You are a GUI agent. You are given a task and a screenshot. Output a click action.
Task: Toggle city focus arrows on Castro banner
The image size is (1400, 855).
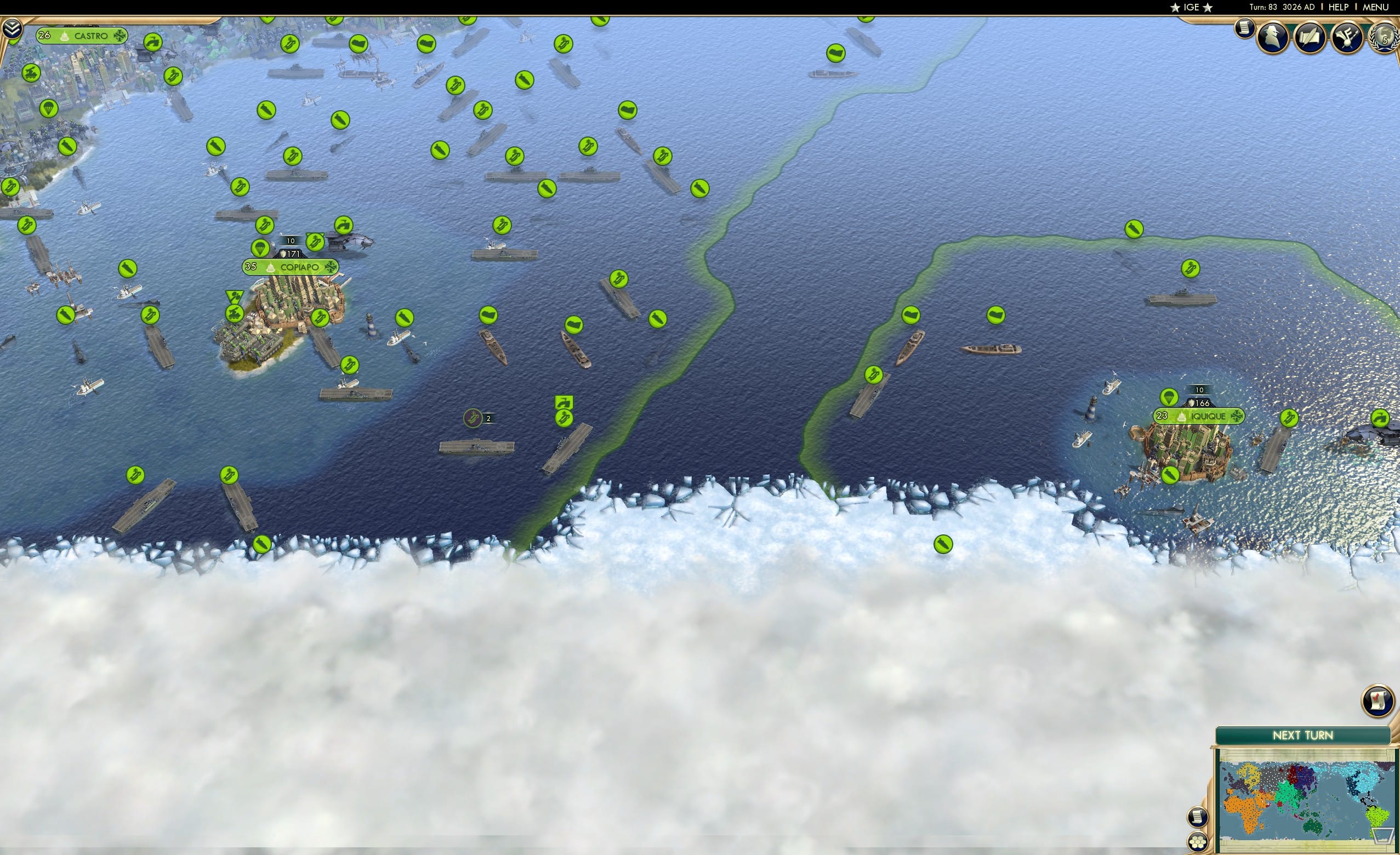pos(121,35)
